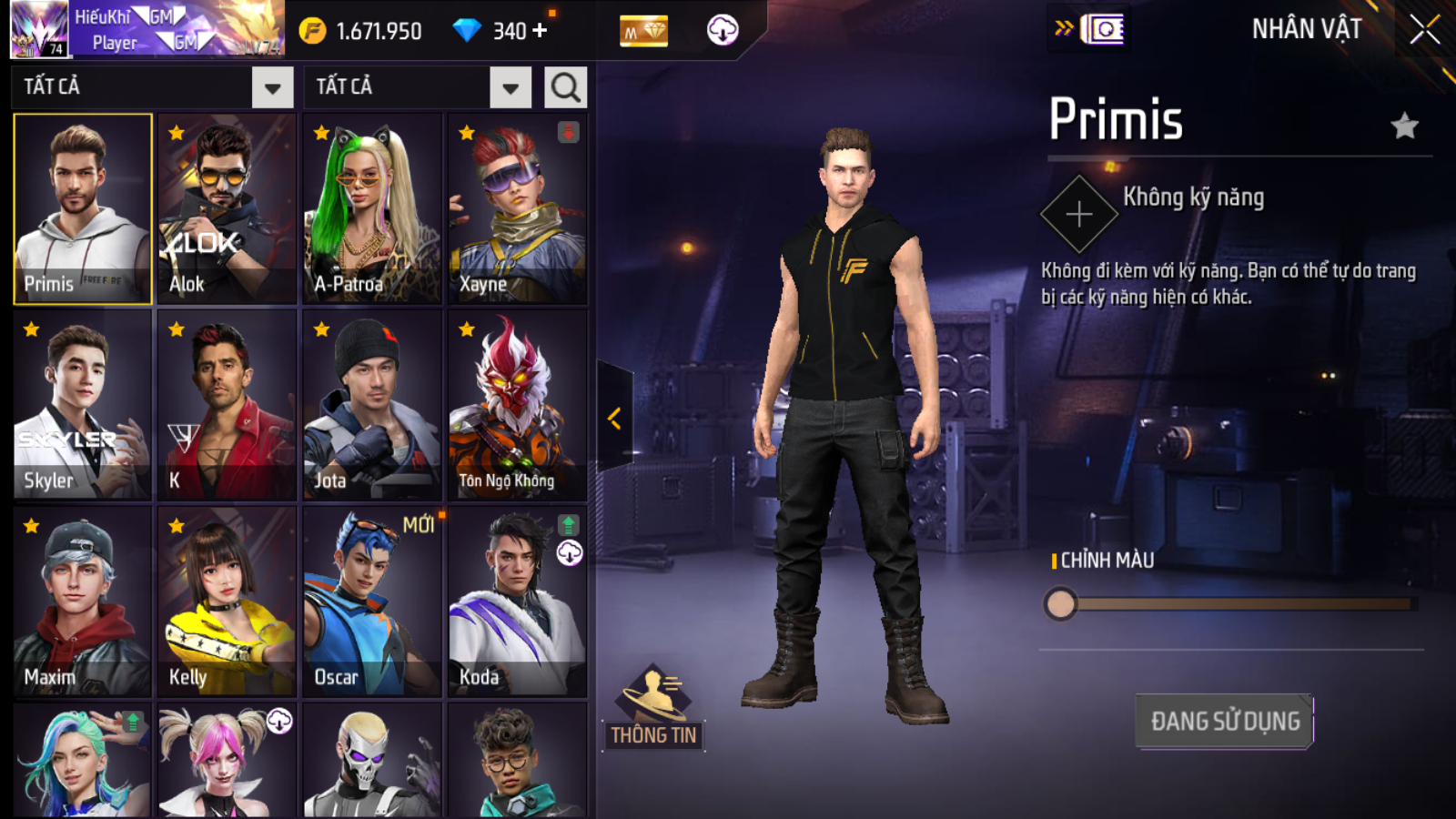Choose the Jota character card
Viewport: 1456px width, 819px height.
point(372,405)
